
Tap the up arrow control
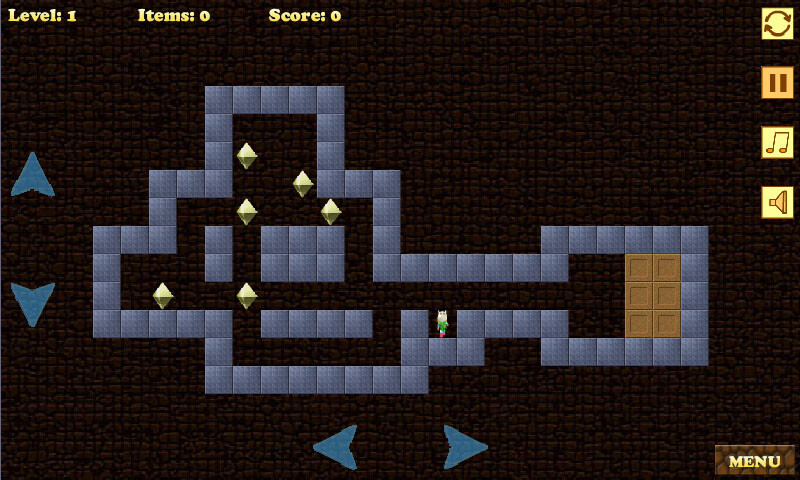point(33,175)
